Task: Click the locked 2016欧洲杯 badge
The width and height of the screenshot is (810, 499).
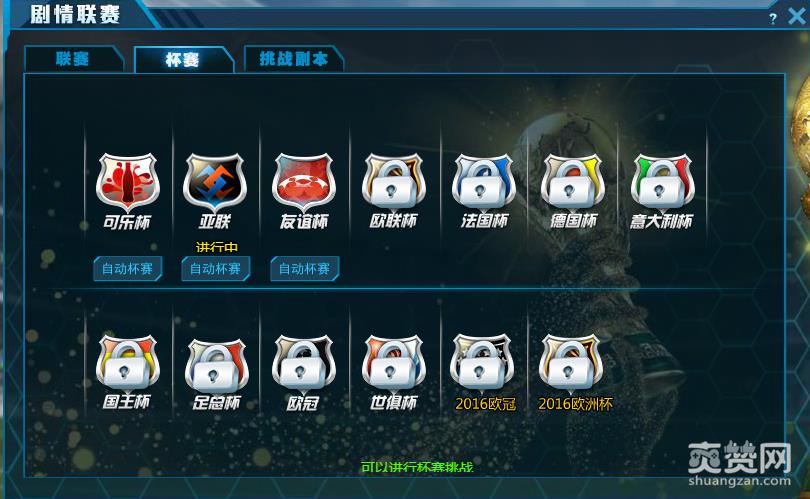Action: click(573, 362)
